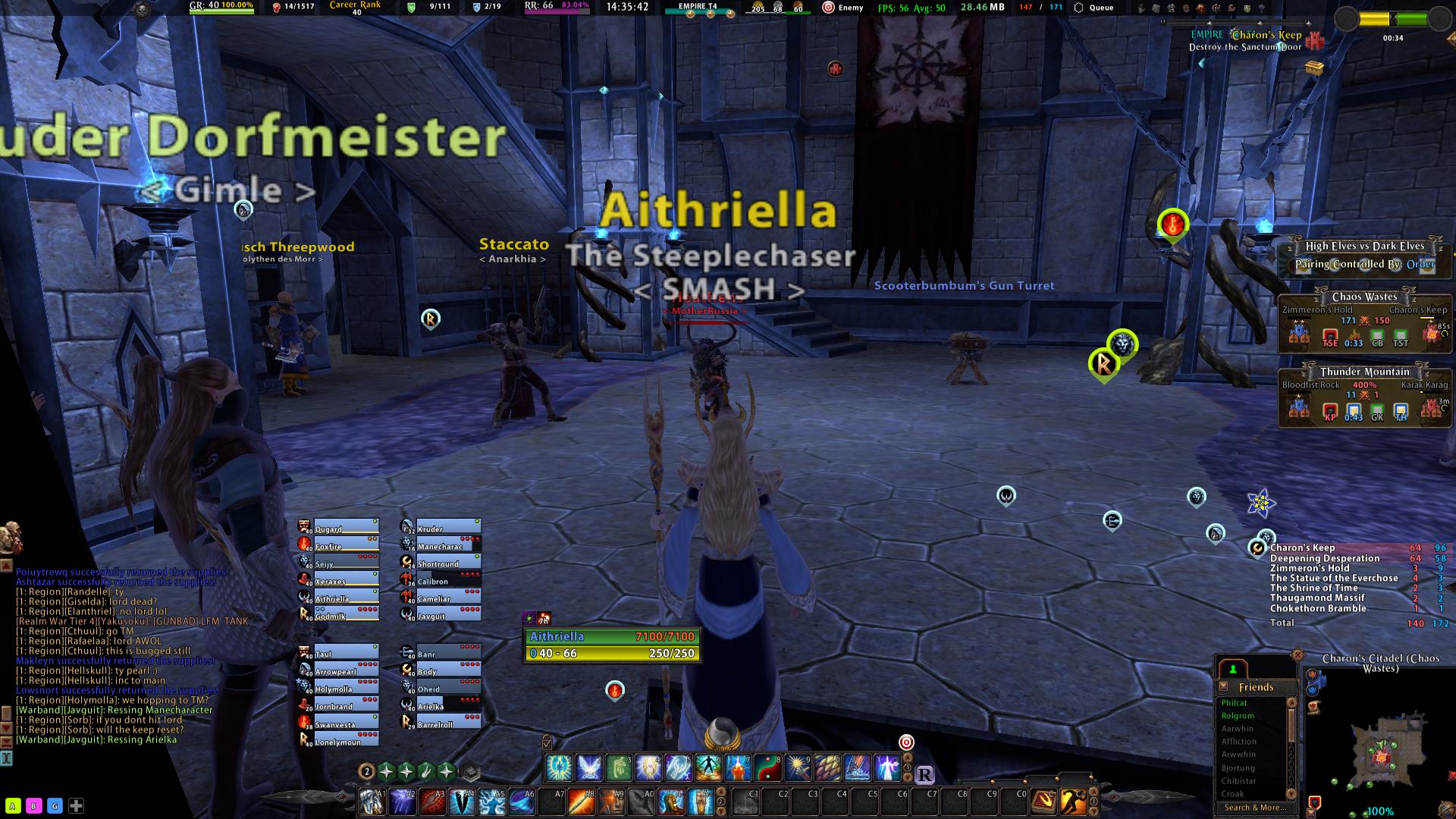Collapse the minimap with its bottom-left chevron
The height and width of the screenshot is (819, 1456).
tap(1311, 812)
